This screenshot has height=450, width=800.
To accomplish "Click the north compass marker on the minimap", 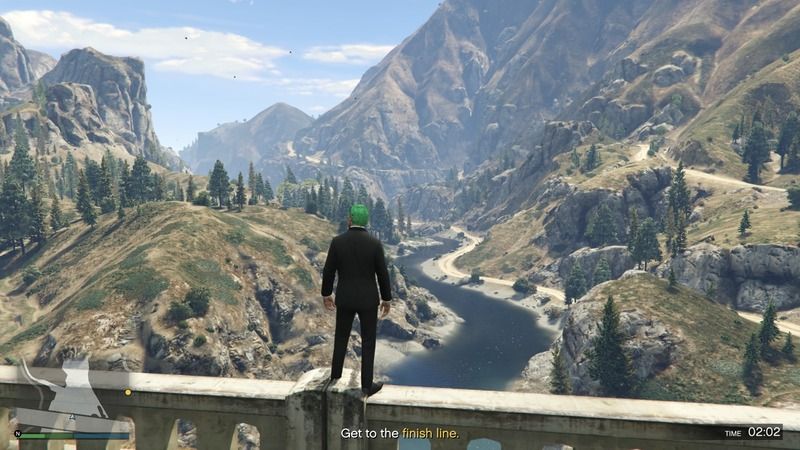I will pos(17,434).
